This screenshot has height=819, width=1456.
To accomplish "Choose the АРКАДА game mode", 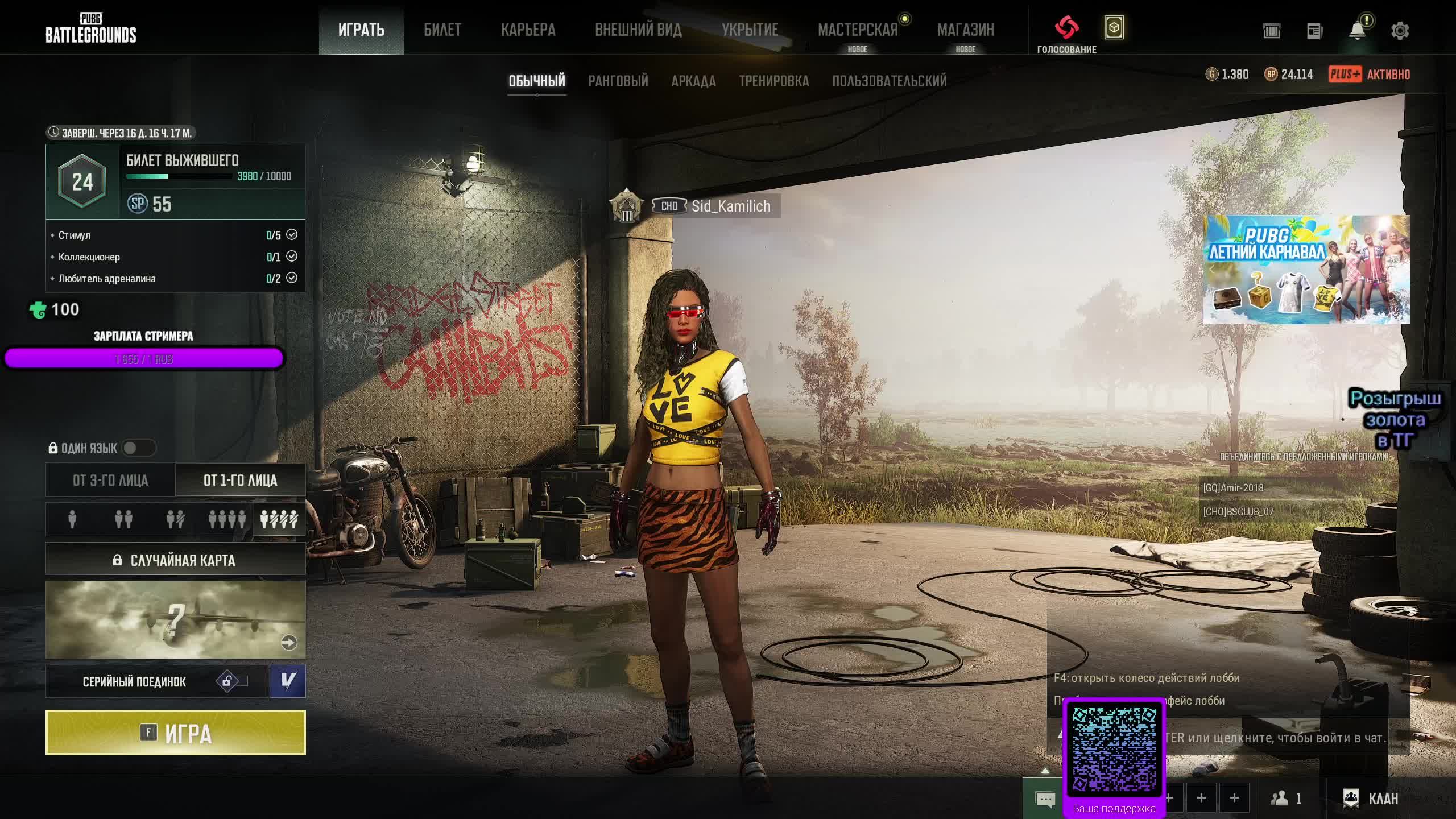I will (x=693, y=81).
